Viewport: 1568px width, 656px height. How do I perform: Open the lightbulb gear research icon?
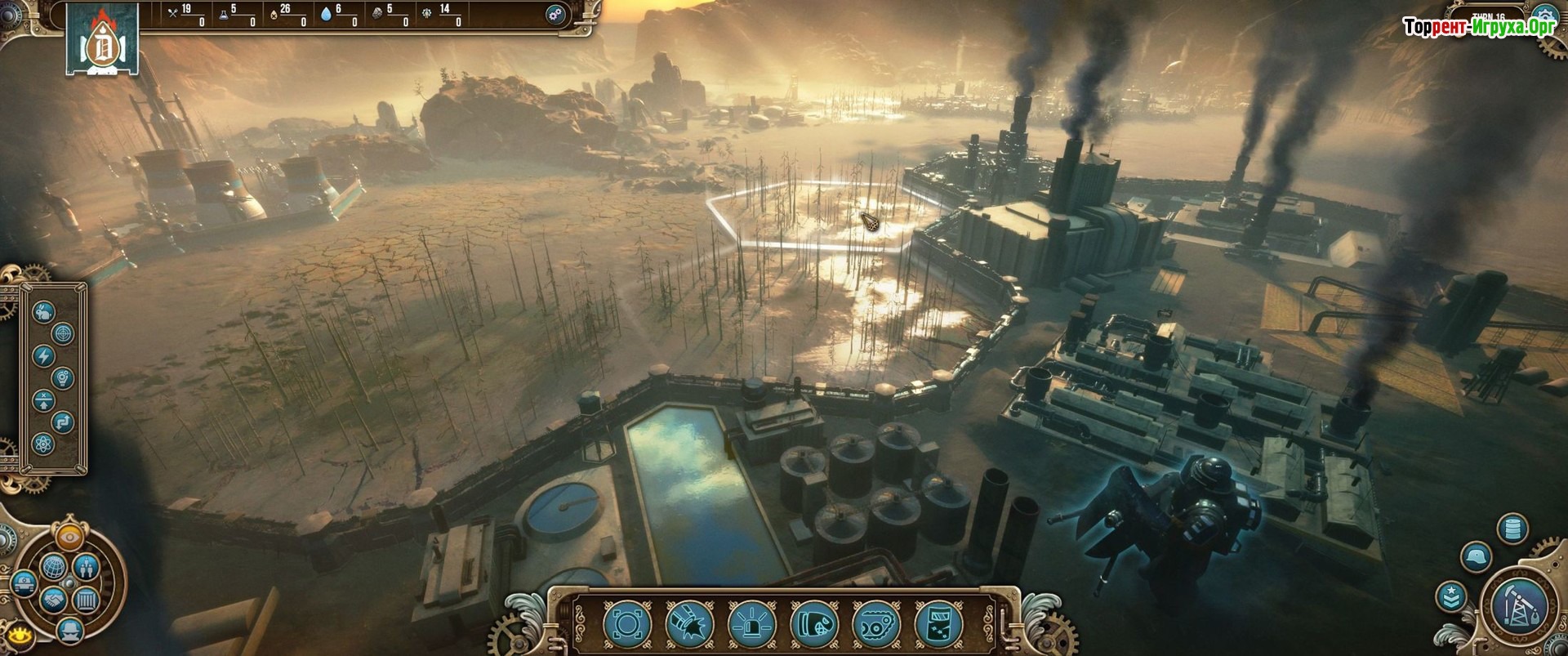coord(63,378)
